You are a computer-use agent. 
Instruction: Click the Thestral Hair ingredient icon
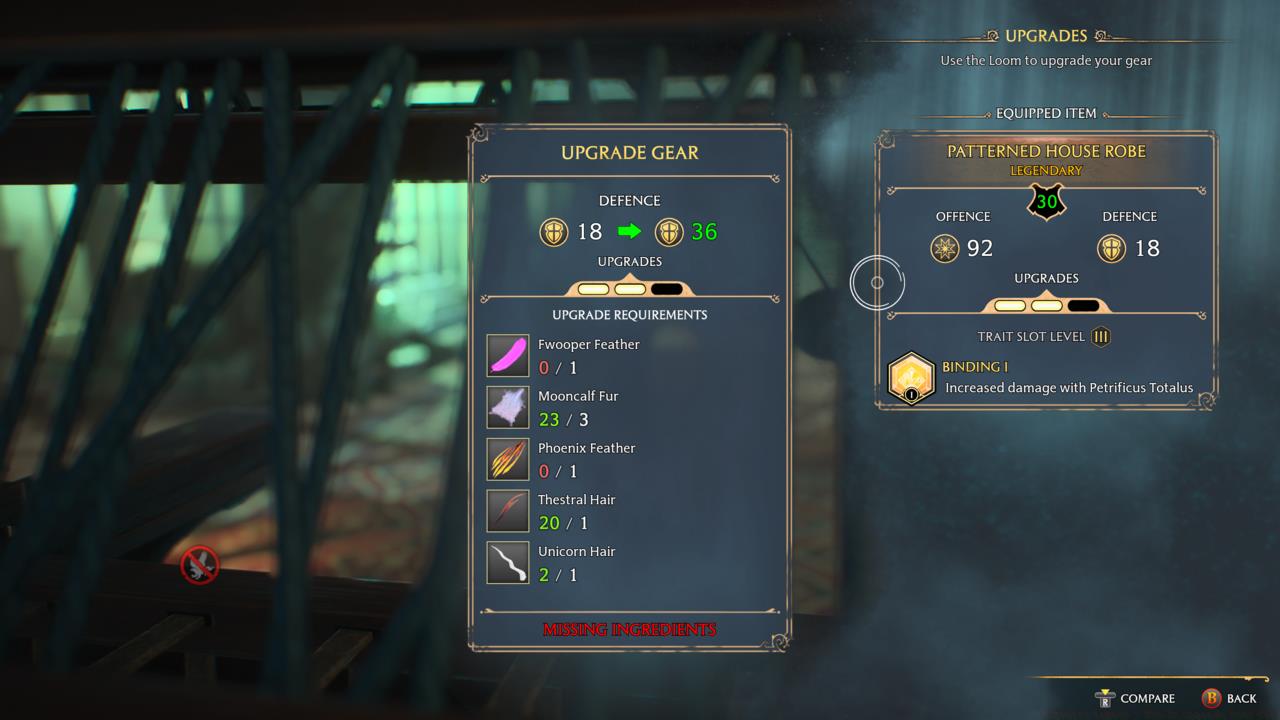point(507,511)
